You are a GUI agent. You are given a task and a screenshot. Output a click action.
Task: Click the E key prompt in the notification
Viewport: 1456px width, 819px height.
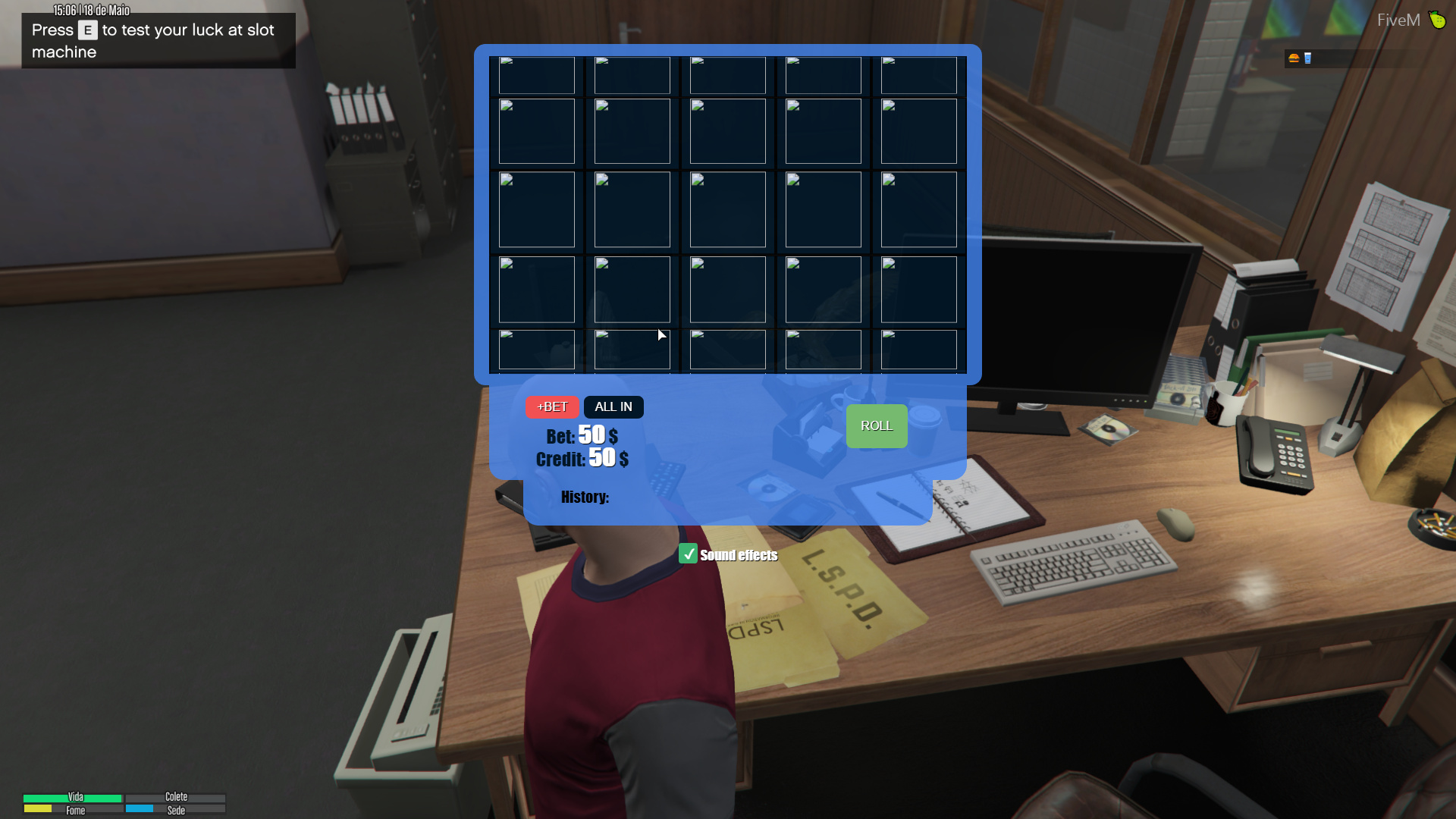(x=87, y=30)
